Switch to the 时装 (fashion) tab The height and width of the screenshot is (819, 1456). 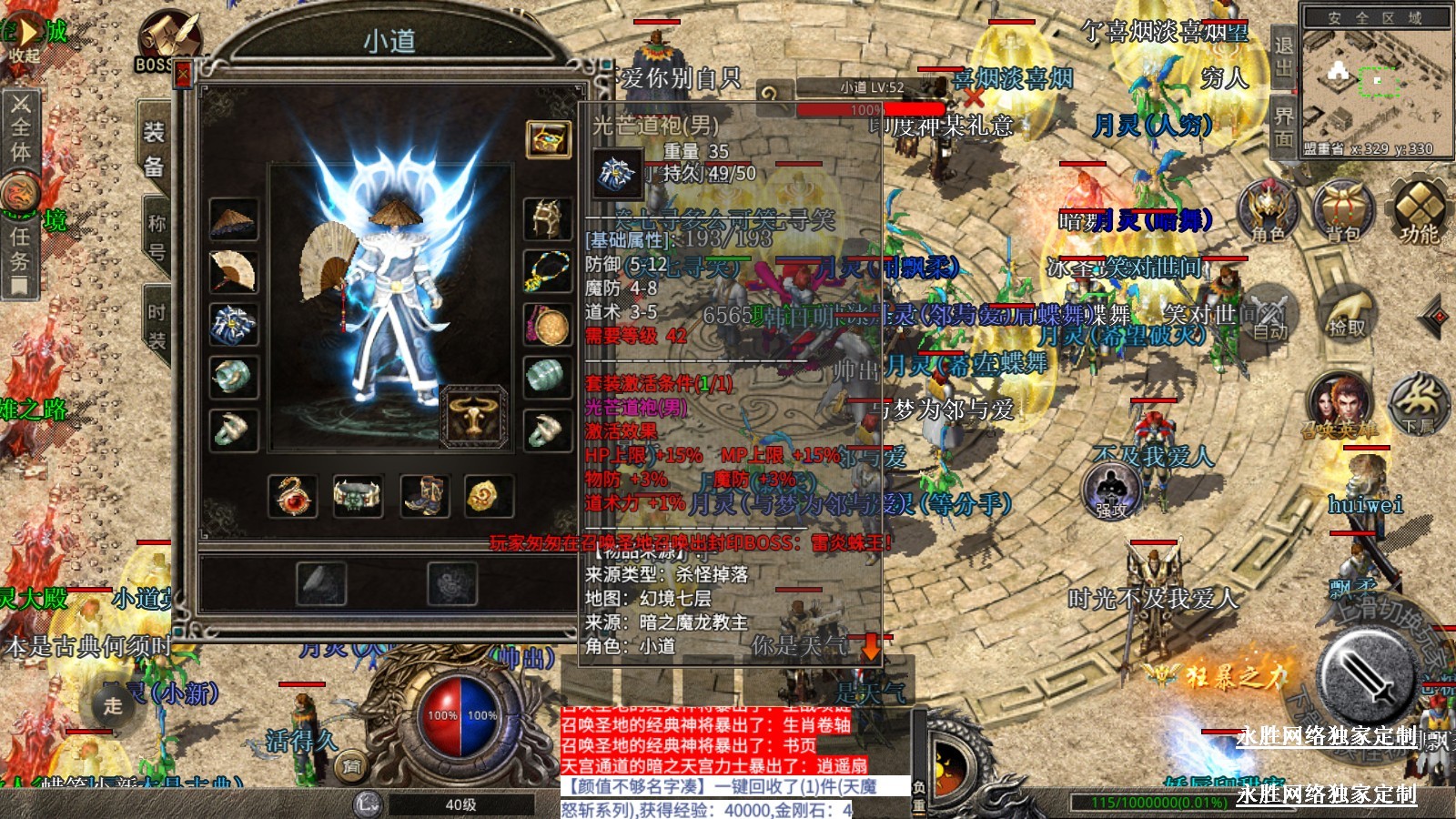tap(157, 326)
